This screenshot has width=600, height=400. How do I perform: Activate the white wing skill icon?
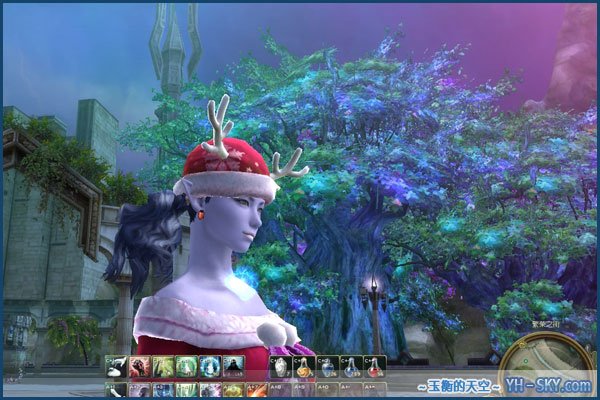point(117,366)
